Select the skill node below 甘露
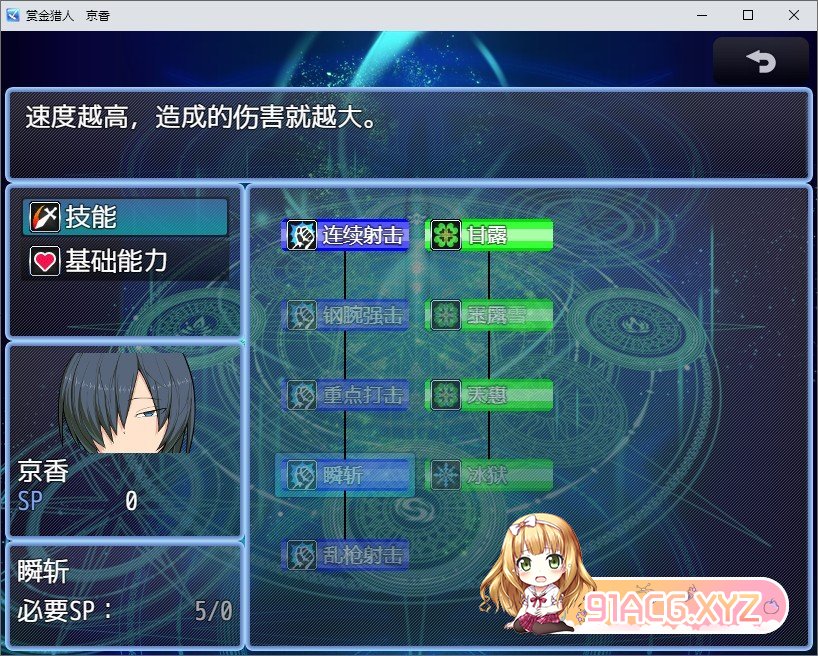This screenshot has height=656, width=818. pyautogui.click(x=489, y=315)
